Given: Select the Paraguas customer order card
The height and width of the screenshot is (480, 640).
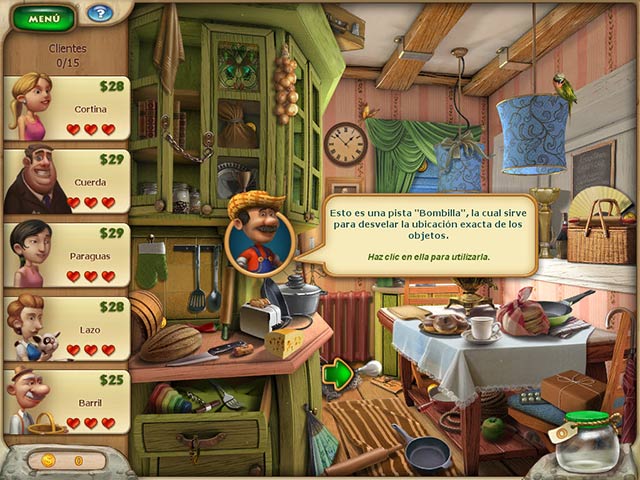Looking at the screenshot, I should tap(68, 254).
